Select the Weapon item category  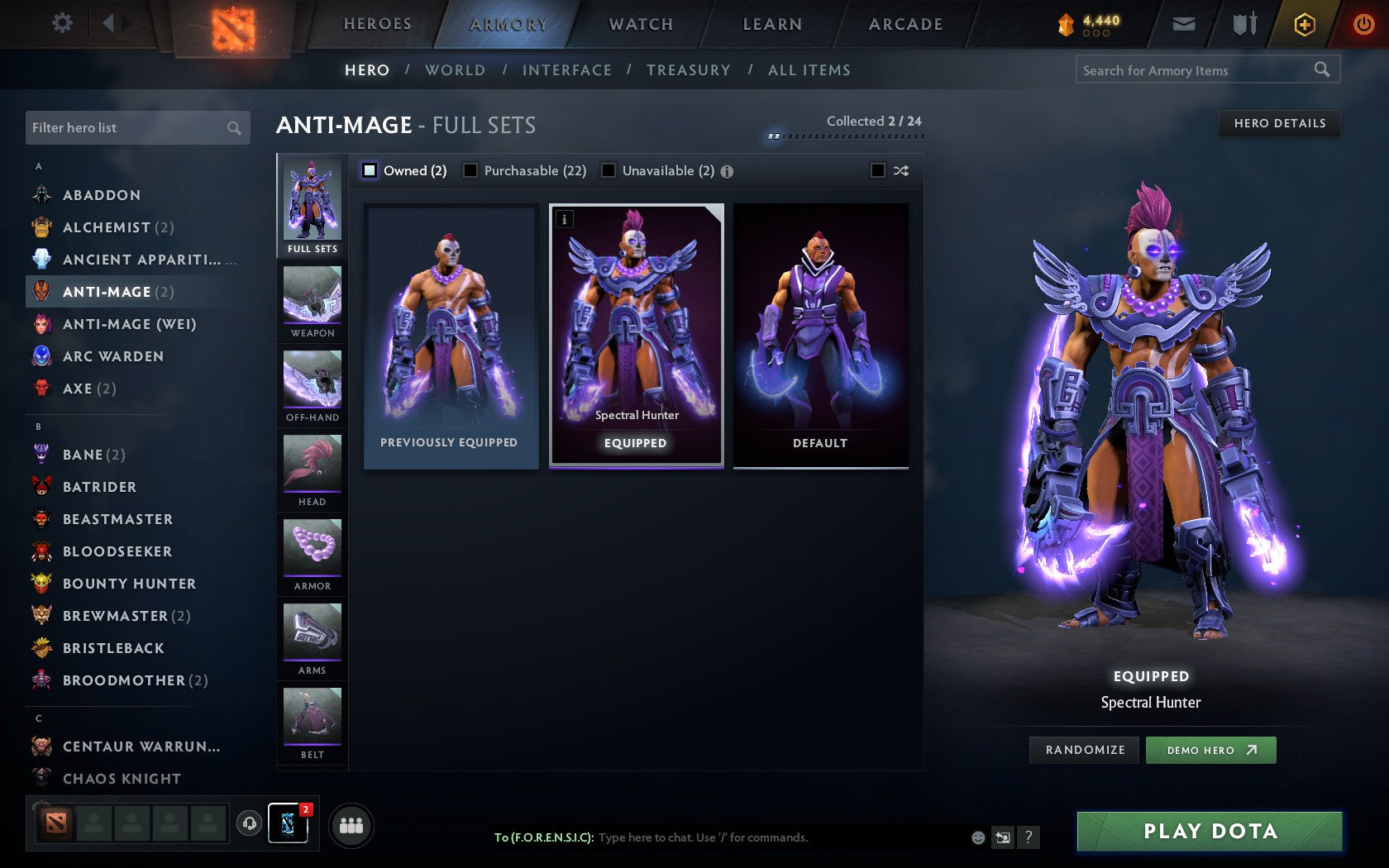[x=312, y=302]
